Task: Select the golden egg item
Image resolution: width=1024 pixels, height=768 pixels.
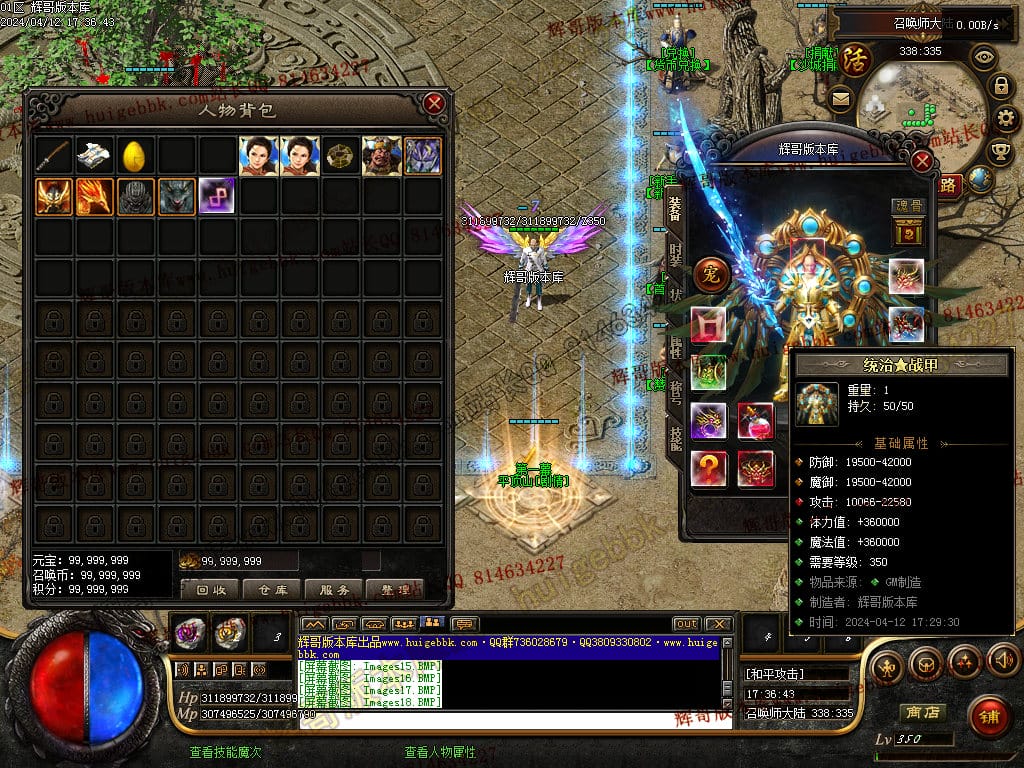Action: pos(135,156)
